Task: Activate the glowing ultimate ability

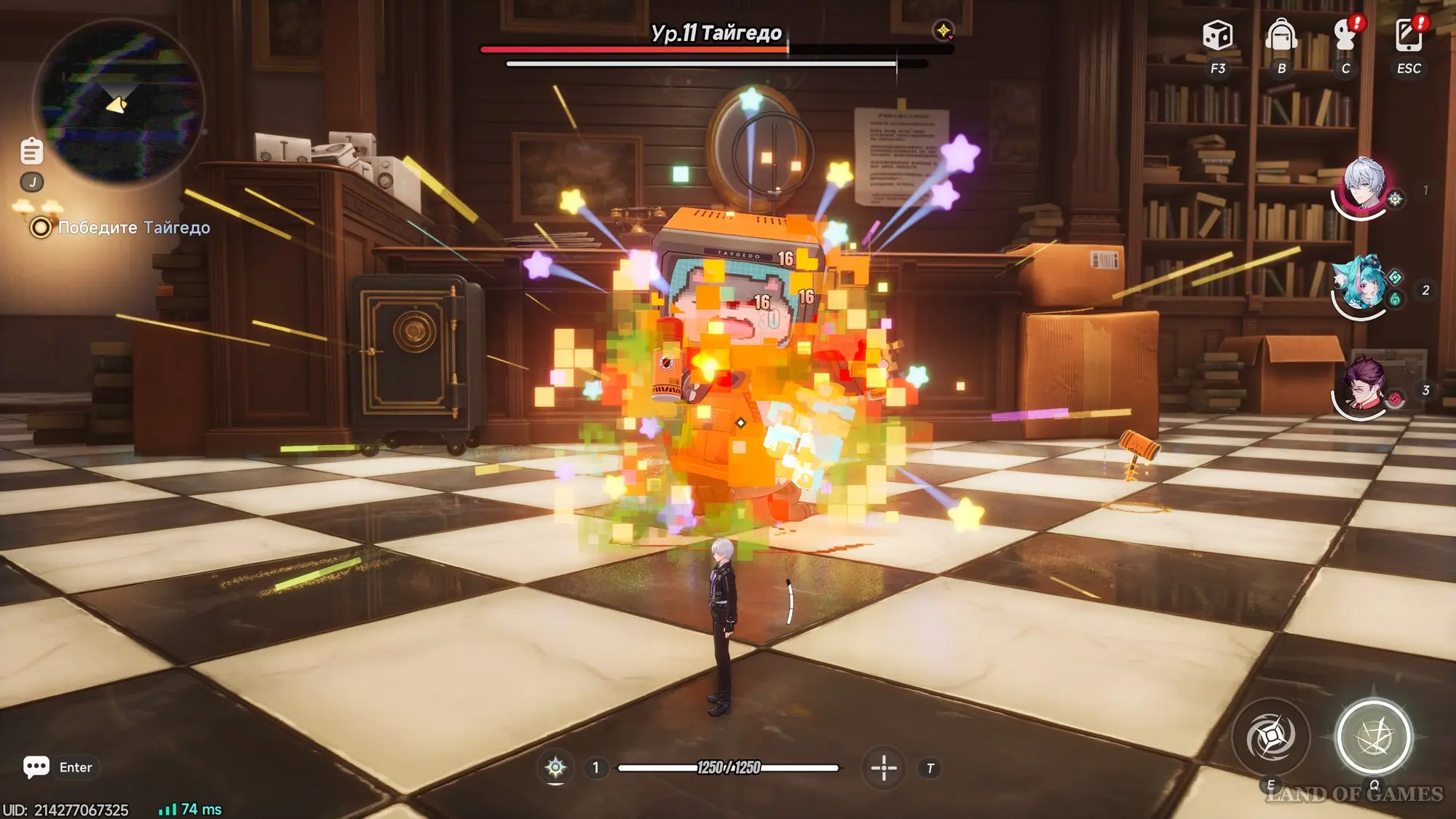Action: (1374, 737)
